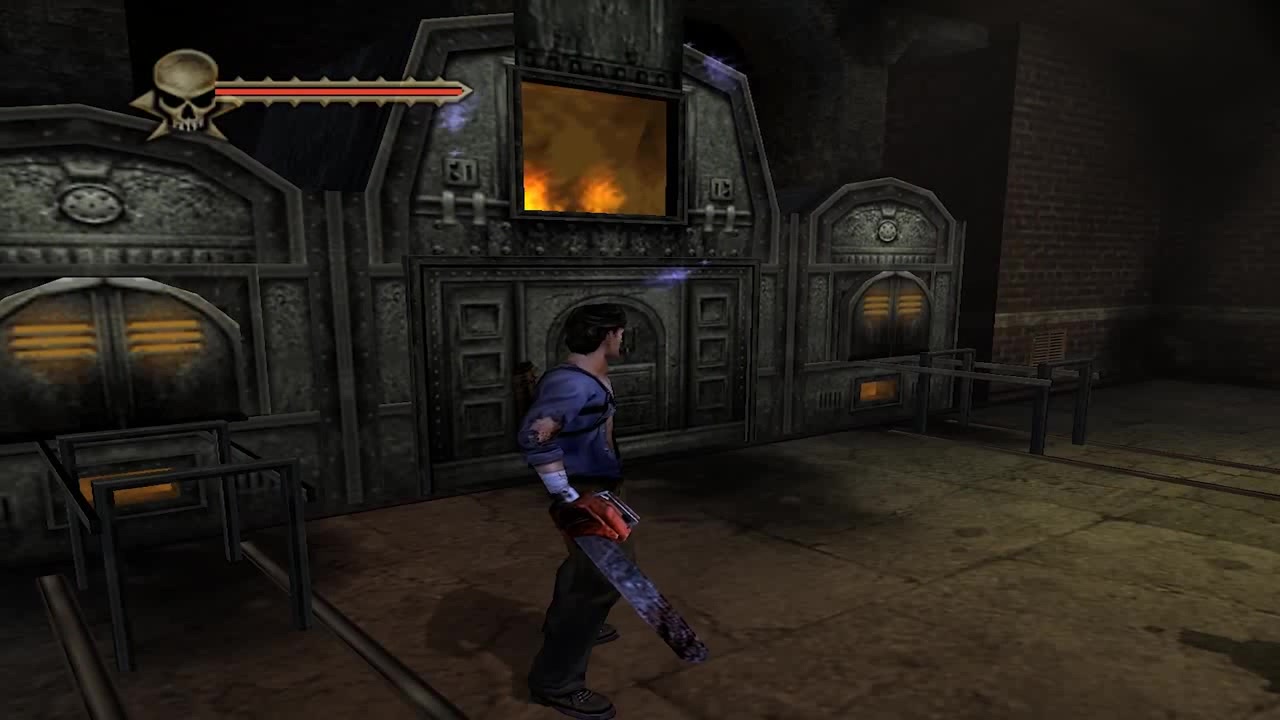Image resolution: width=1280 pixels, height=720 pixels.
Task: Click the skull emblem beside the health bar
Action: (x=186, y=93)
